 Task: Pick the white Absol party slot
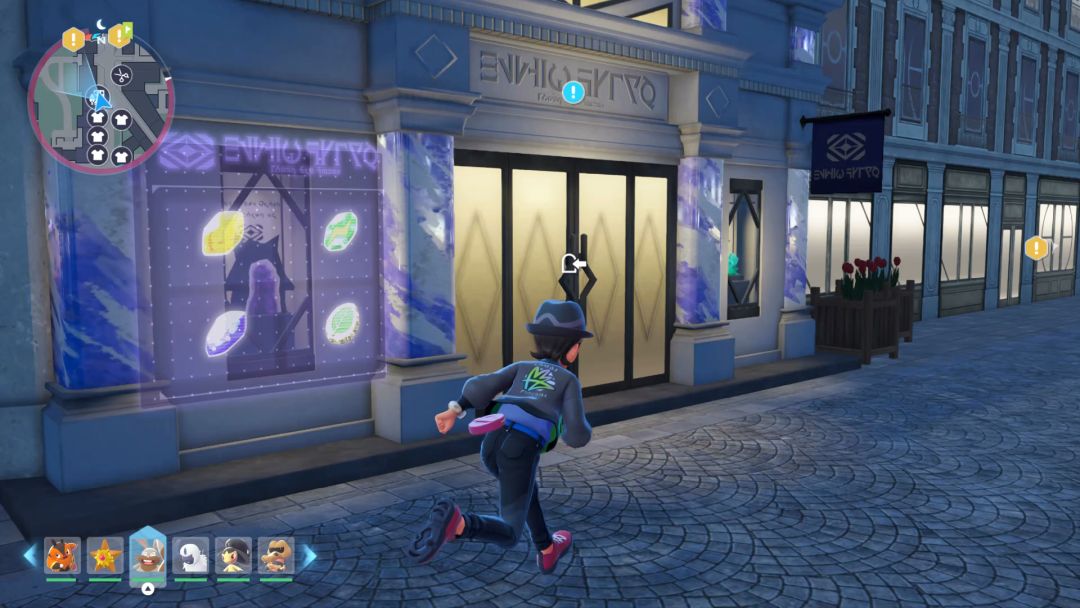[190, 555]
